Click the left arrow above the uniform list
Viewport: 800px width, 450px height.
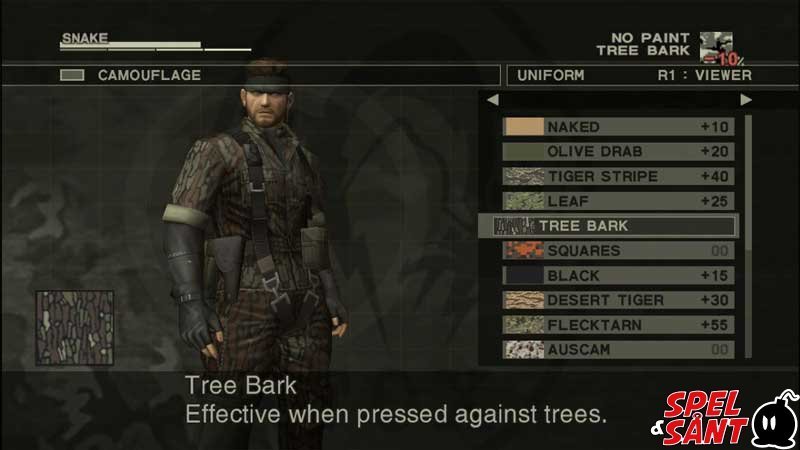point(491,100)
